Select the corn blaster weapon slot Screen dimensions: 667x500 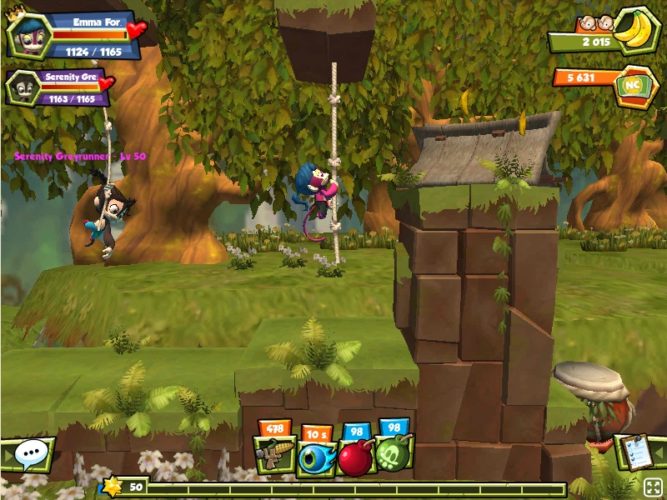click(274, 455)
